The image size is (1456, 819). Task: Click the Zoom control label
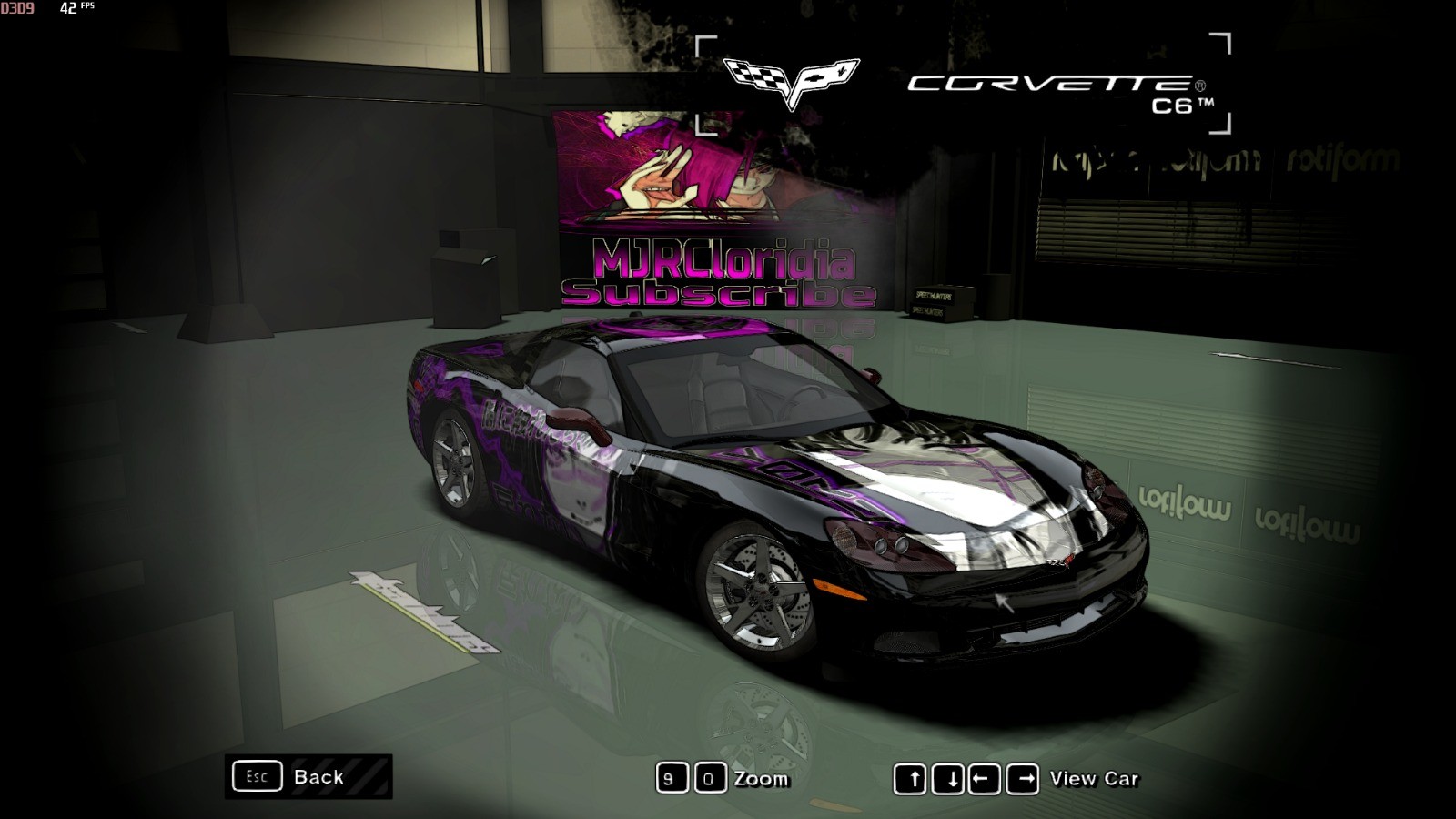pyautogui.click(x=761, y=779)
